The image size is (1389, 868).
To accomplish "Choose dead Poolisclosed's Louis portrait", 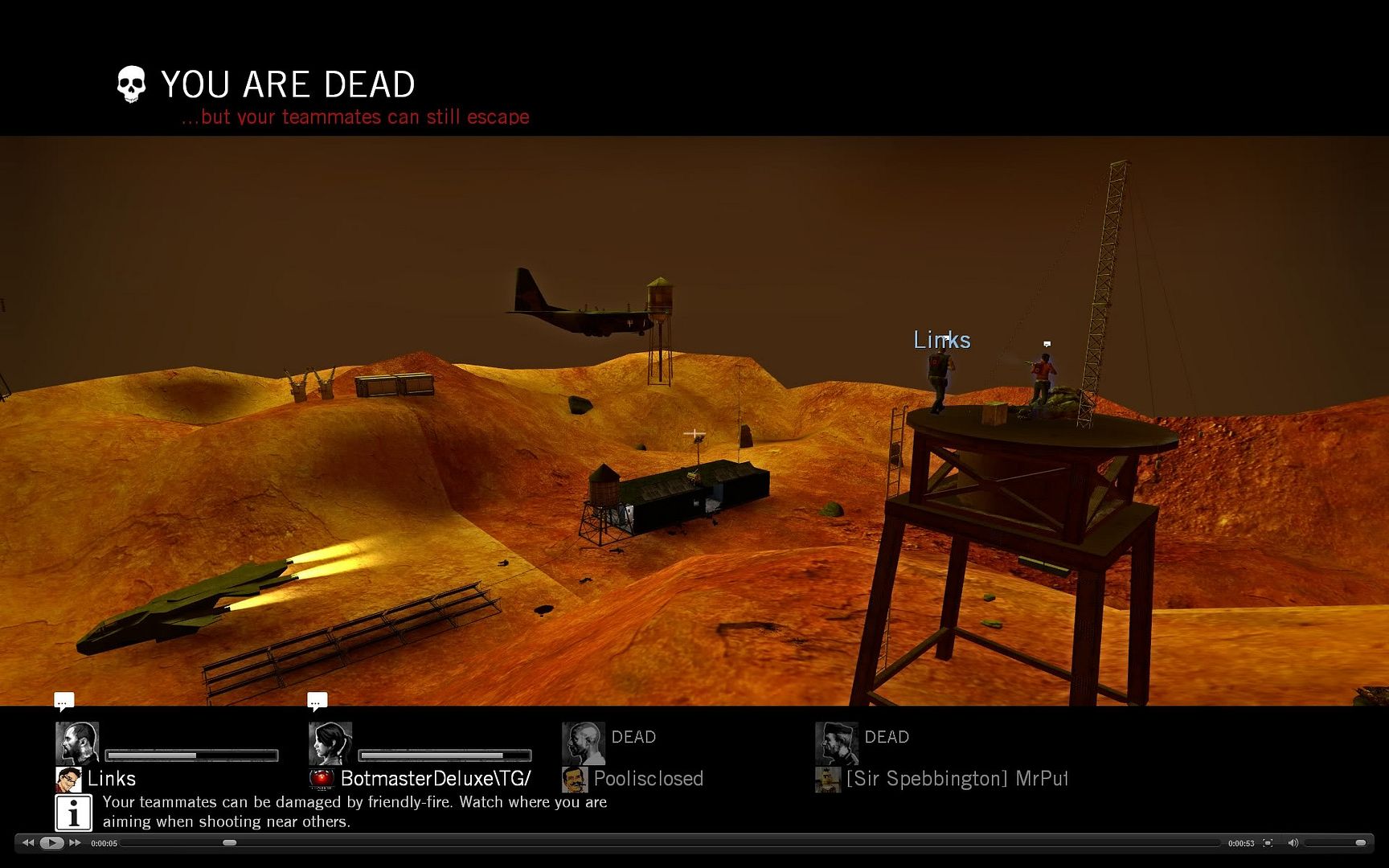I will tap(584, 743).
